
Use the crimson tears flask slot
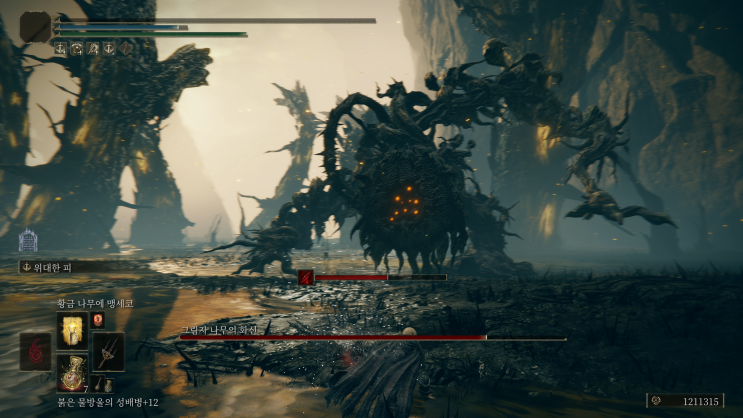pos(72,371)
